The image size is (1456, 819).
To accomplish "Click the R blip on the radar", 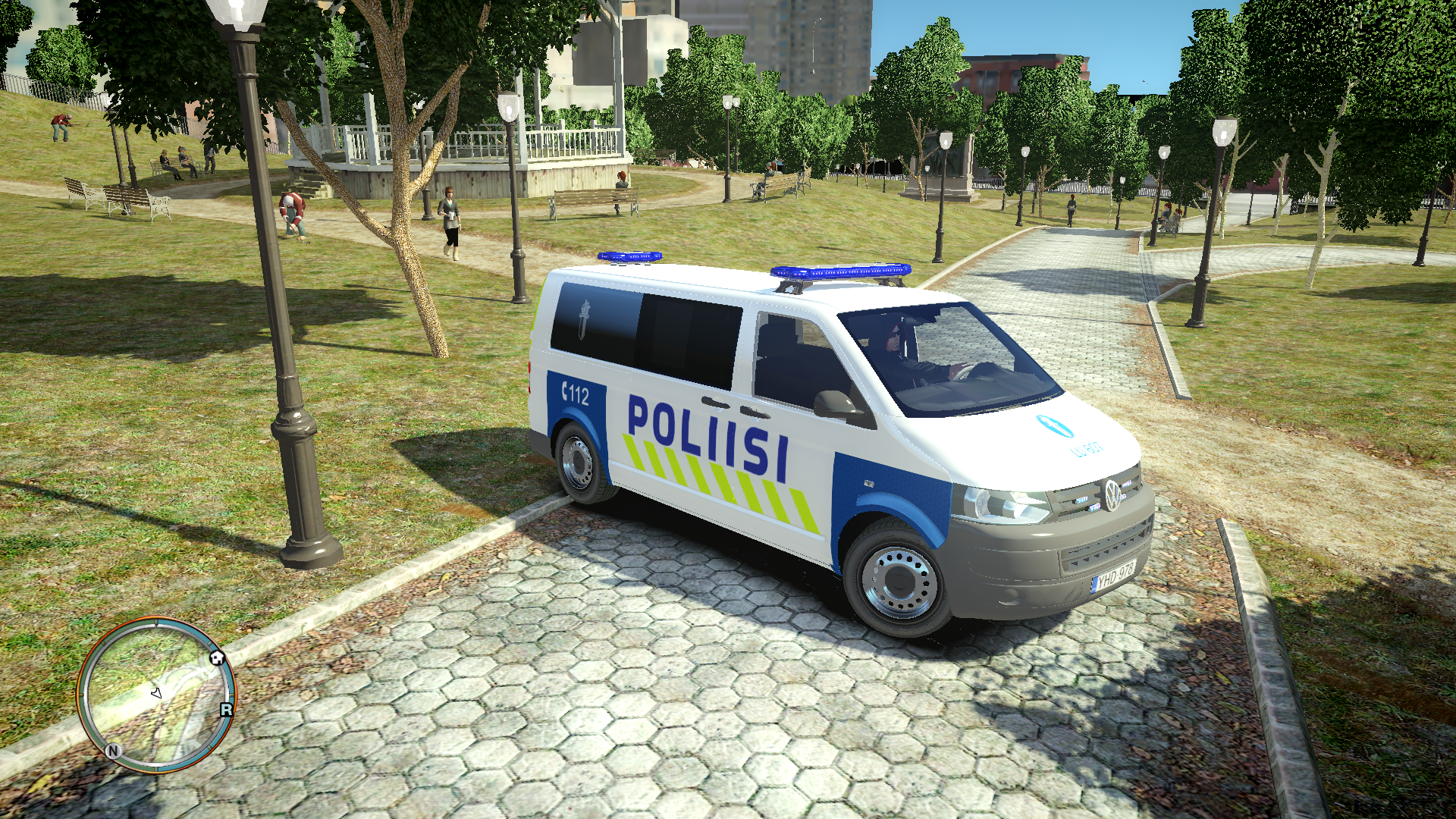I will click(226, 710).
